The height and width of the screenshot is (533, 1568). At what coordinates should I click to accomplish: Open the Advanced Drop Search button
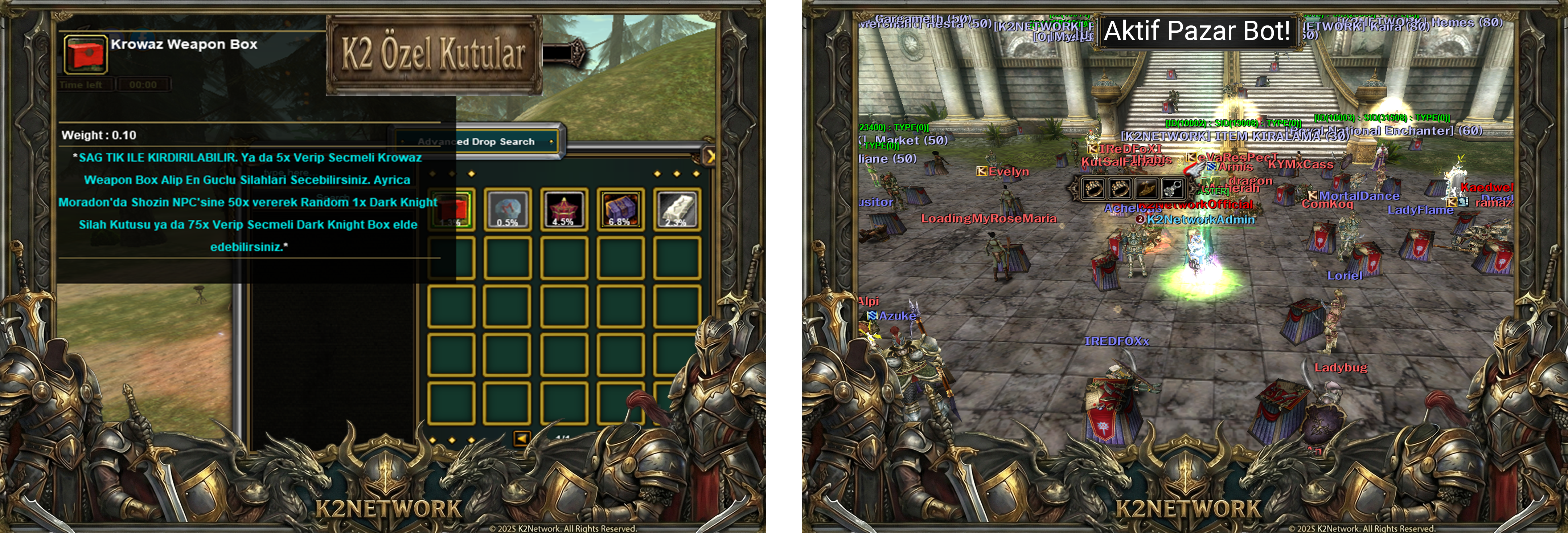coord(477,141)
